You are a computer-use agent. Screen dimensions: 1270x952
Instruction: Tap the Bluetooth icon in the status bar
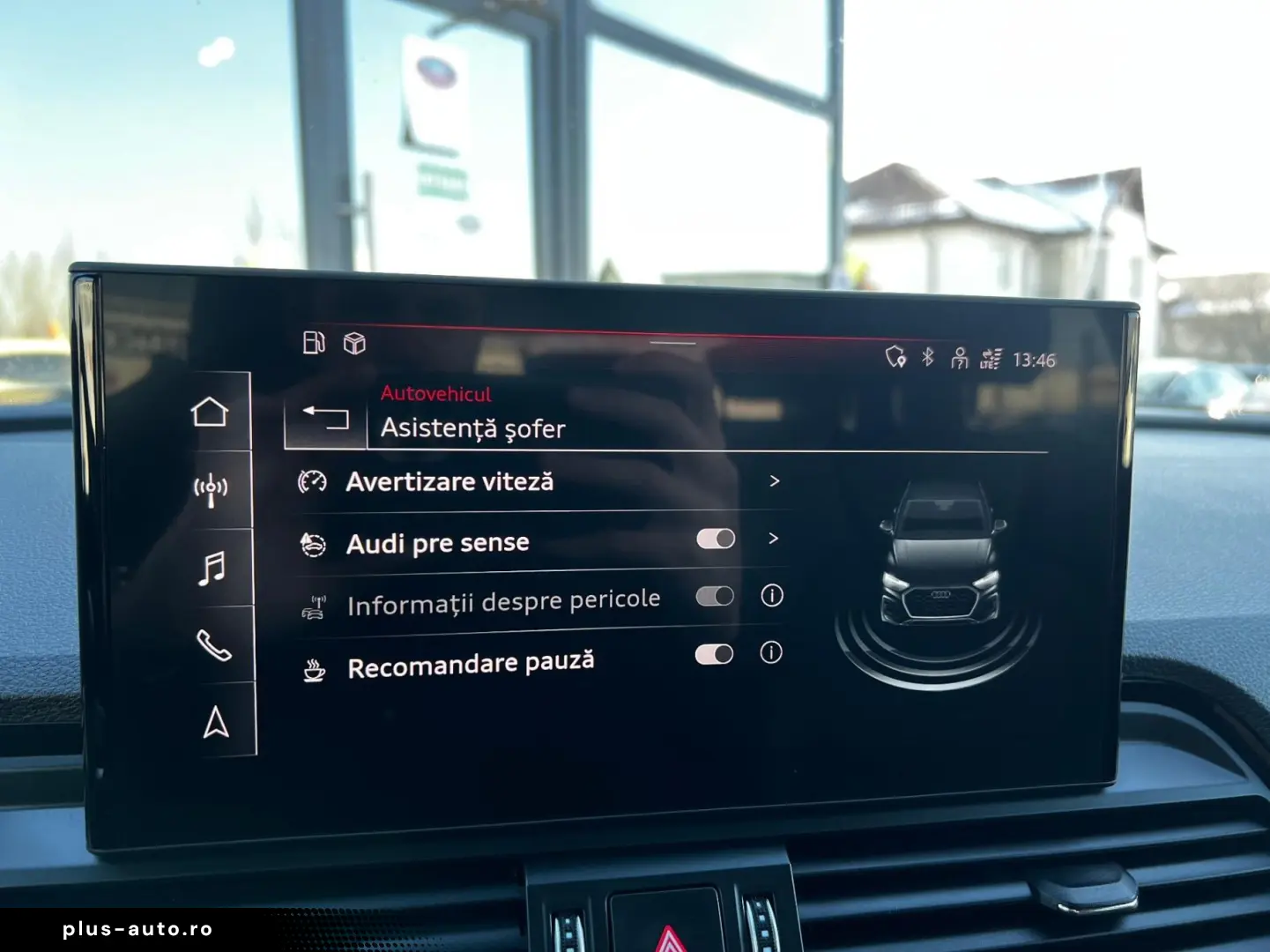coord(927,358)
